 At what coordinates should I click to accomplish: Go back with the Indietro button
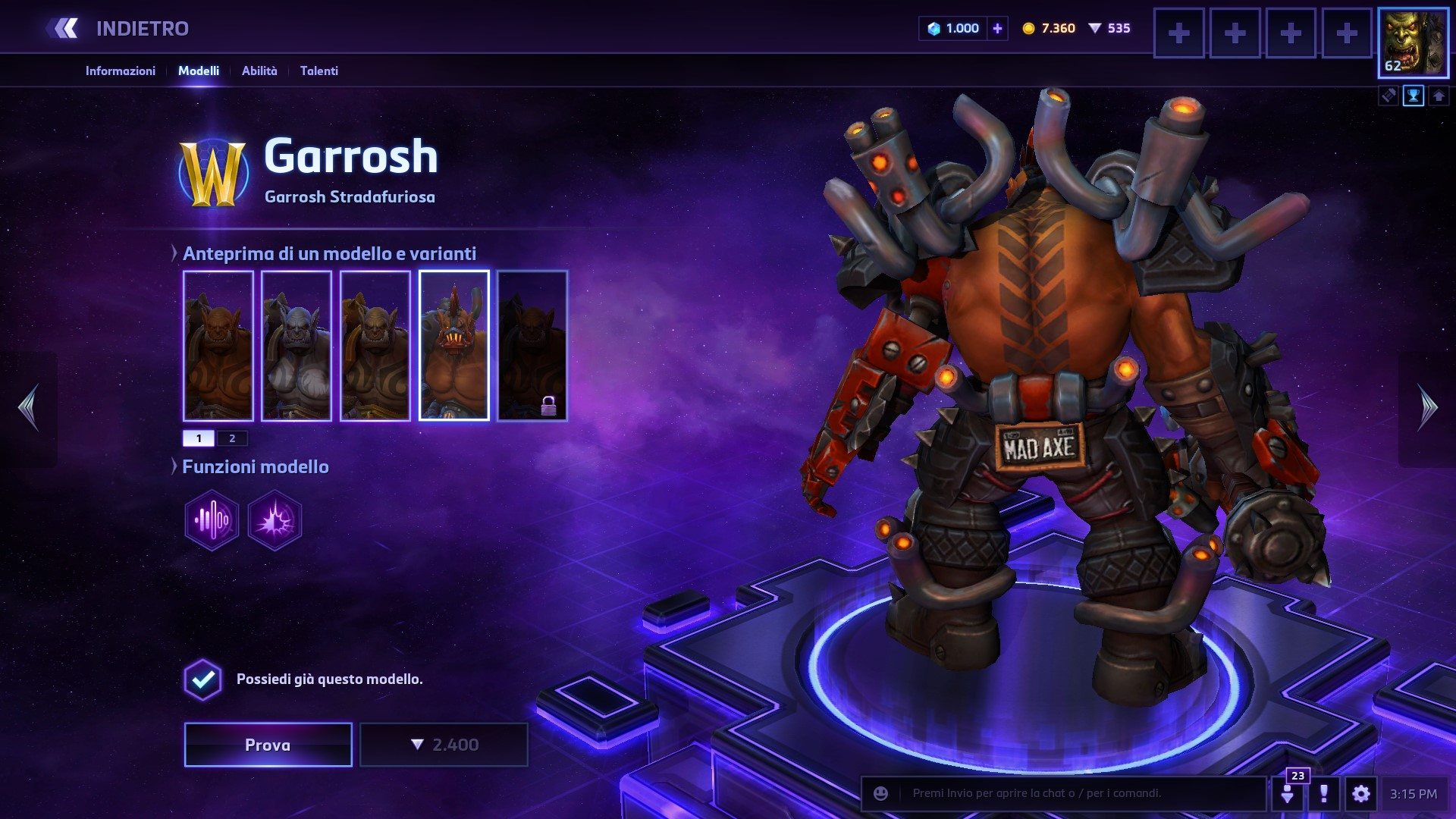pos(120,29)
